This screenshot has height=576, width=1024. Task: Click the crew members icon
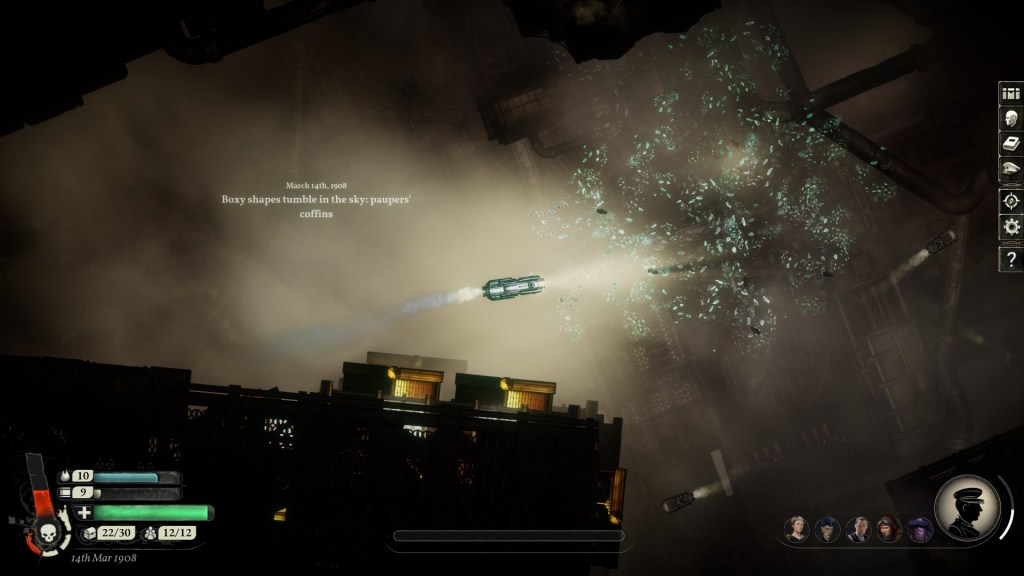tap(149, 535)
